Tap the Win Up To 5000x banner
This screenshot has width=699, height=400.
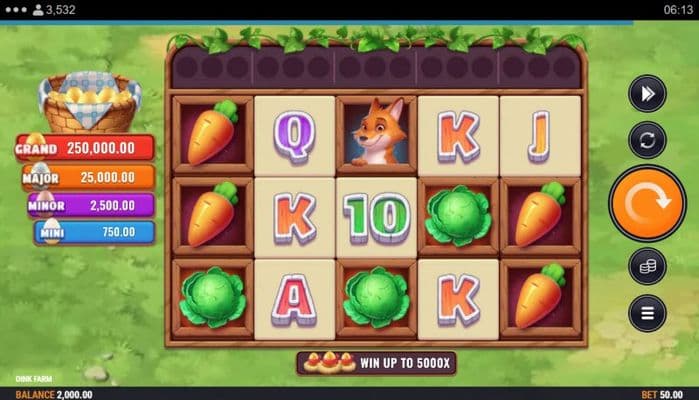point(370,362)
